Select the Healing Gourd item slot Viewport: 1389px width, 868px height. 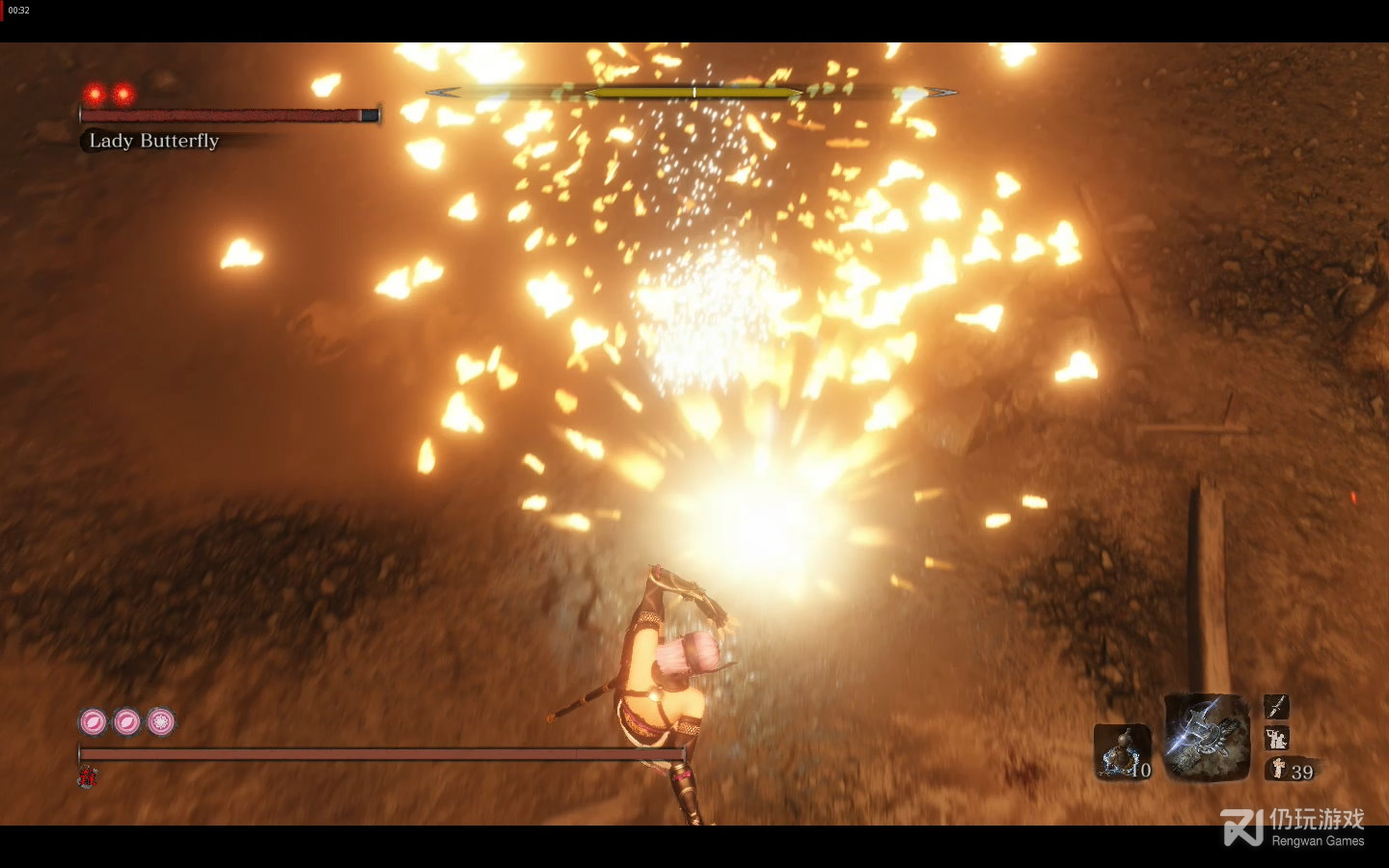pos(1123,752)
